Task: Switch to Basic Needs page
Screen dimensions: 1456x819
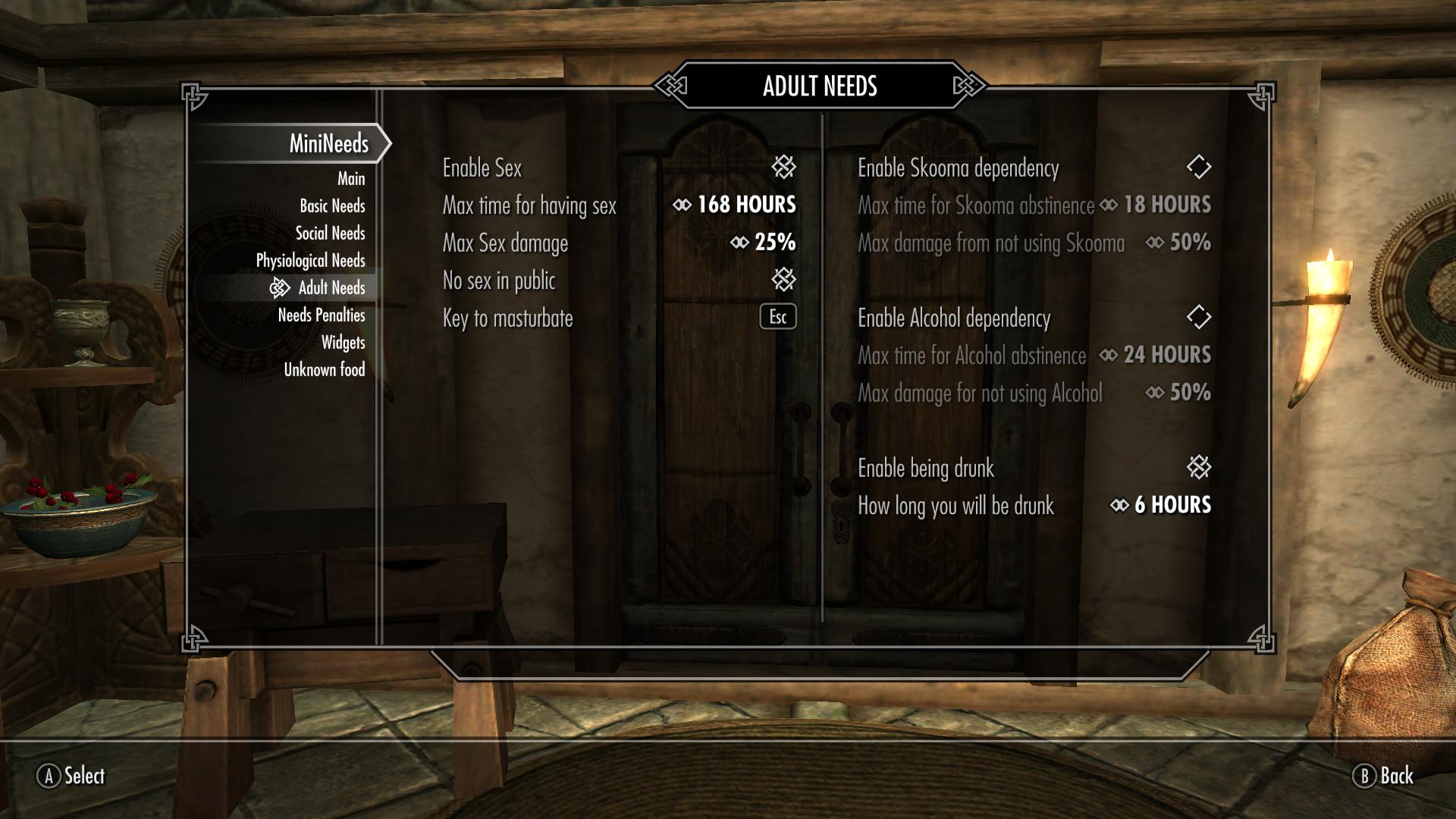Action: pyautogui.click(x=332, y=206)
